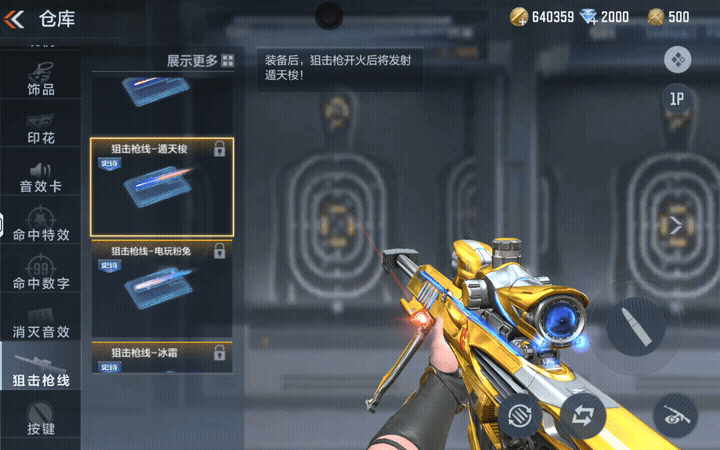The image size is (720, 450).
Task: Choose the 消灭音效 tab
Action: 40,322
